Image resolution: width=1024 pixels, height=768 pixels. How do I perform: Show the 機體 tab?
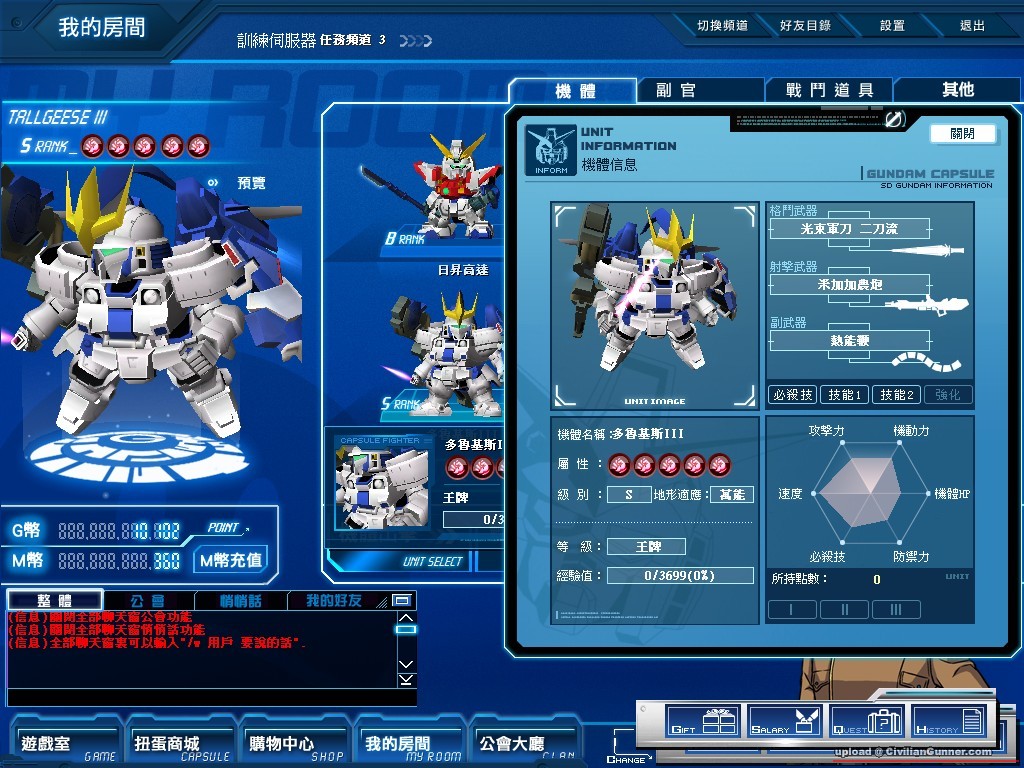pos(575,91)
